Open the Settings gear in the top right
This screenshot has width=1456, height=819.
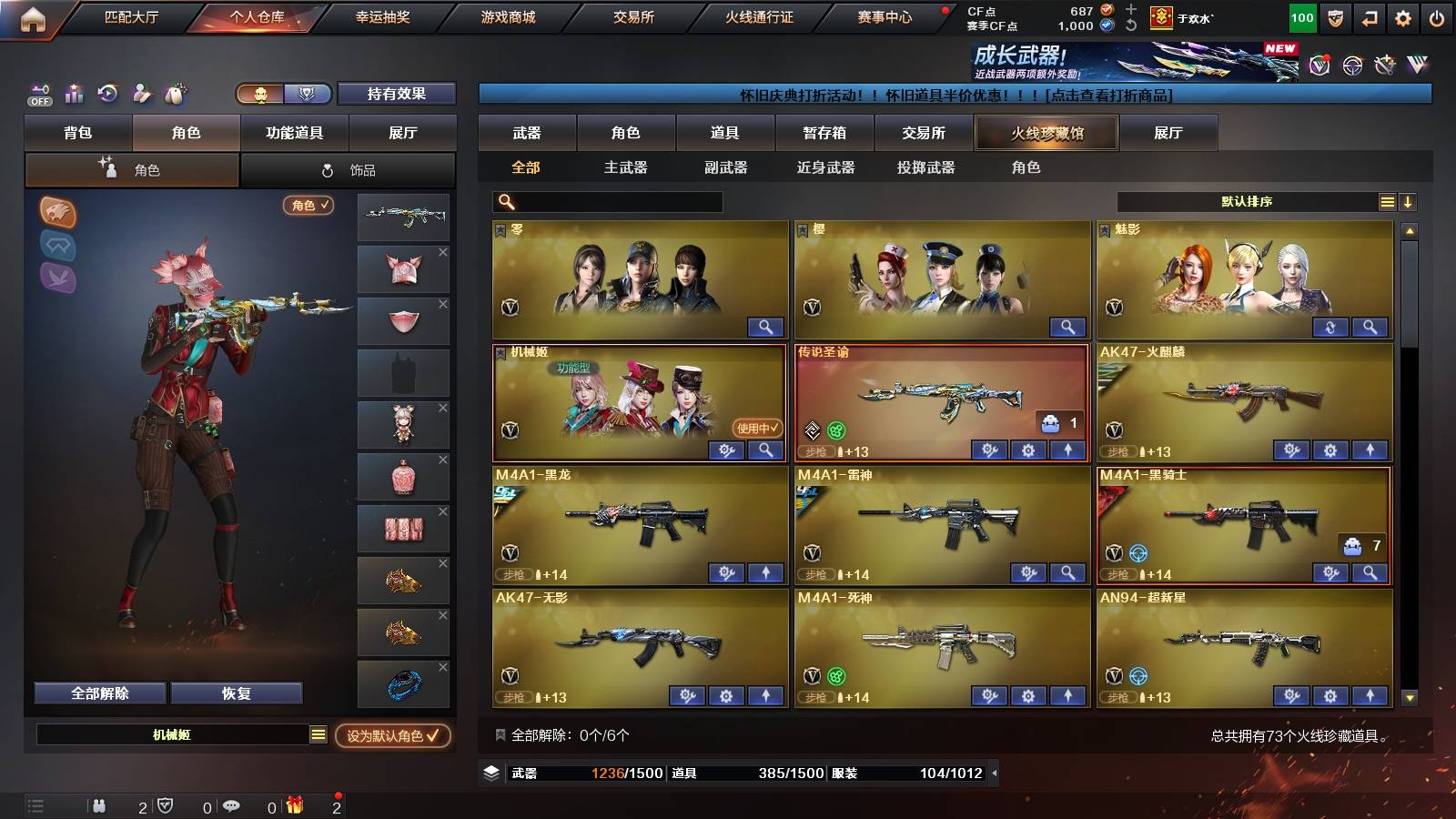(1402, 16)
